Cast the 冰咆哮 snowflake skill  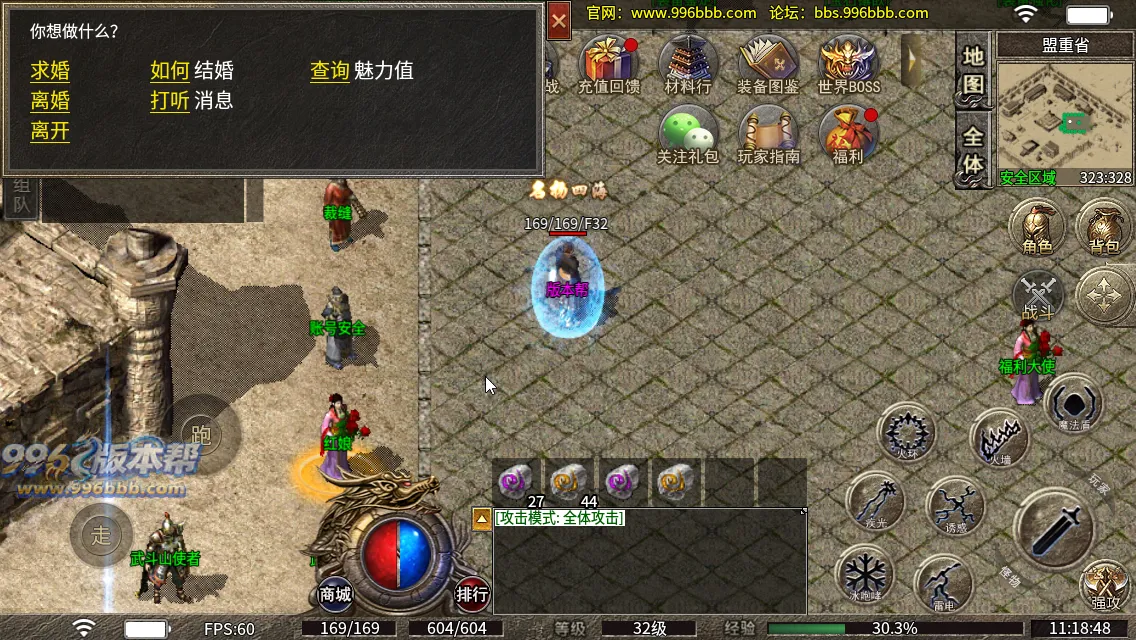click(863, 575)
